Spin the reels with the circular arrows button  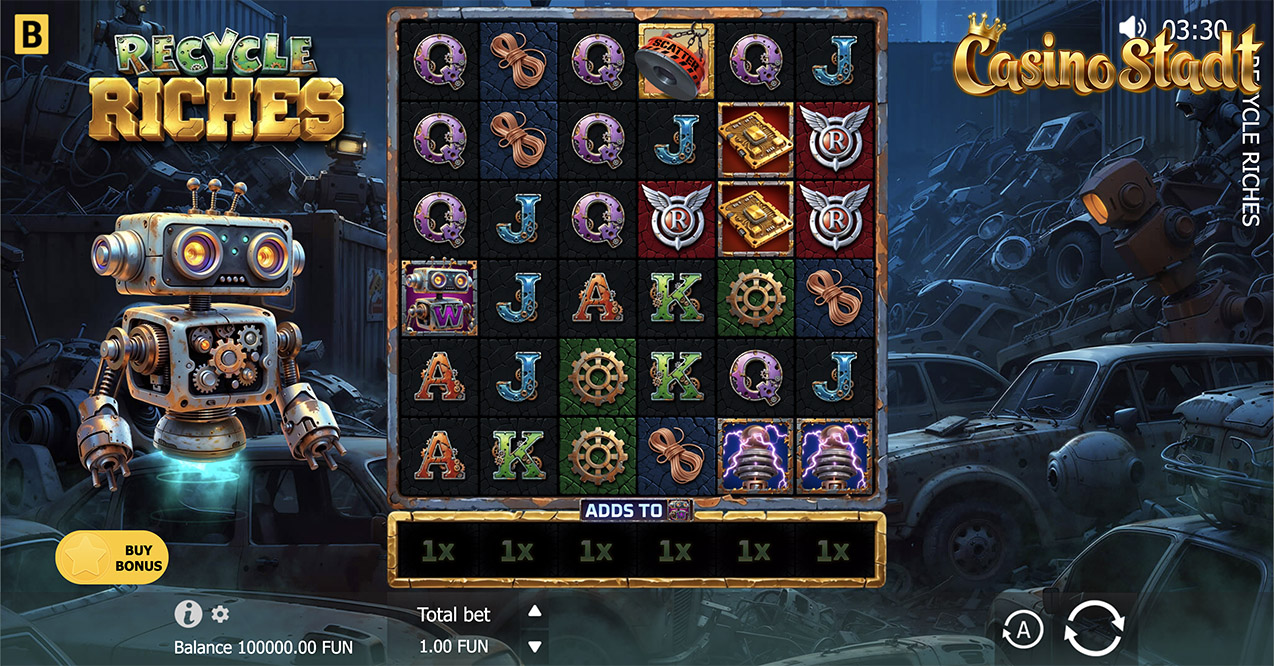click(x=1094, y=629)
